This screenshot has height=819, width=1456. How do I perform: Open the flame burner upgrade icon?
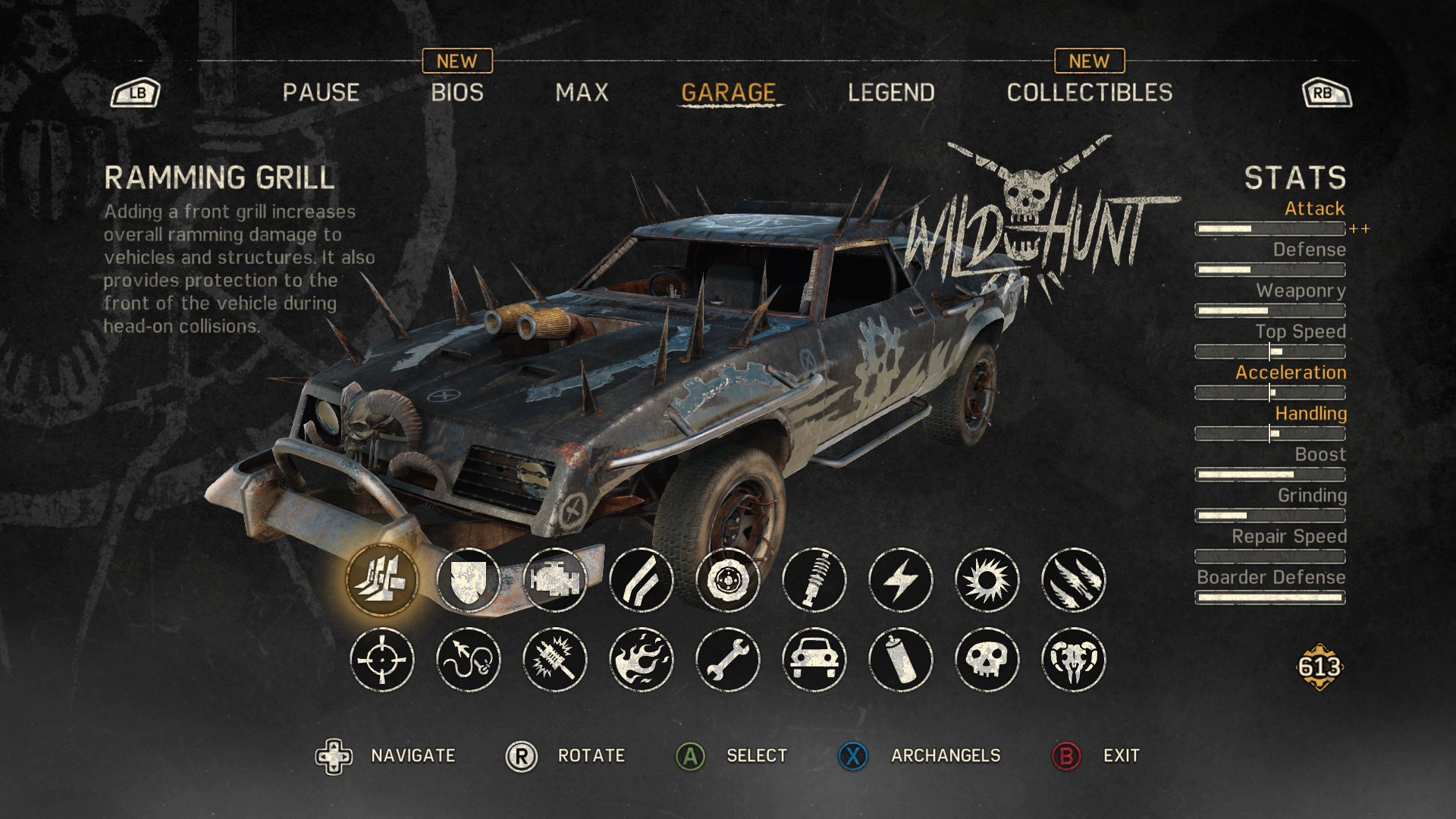point(642,660)
